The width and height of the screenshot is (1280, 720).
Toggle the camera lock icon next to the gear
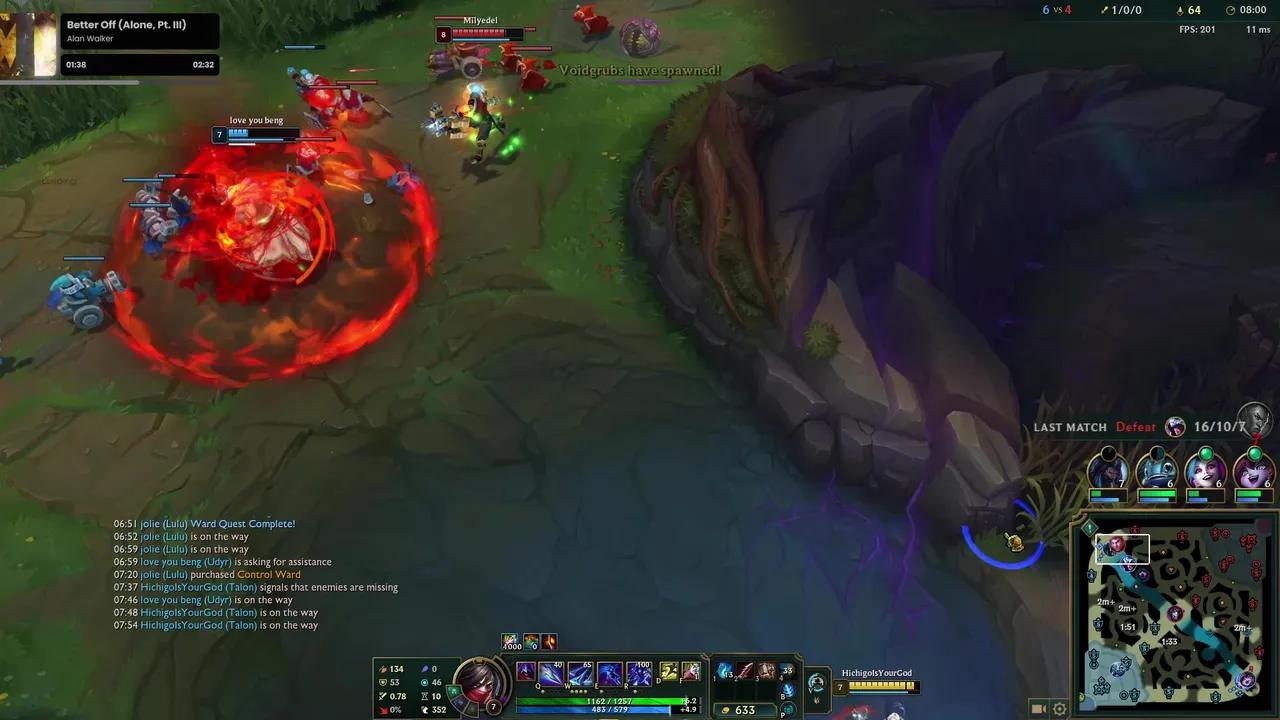click(1037, 709)
